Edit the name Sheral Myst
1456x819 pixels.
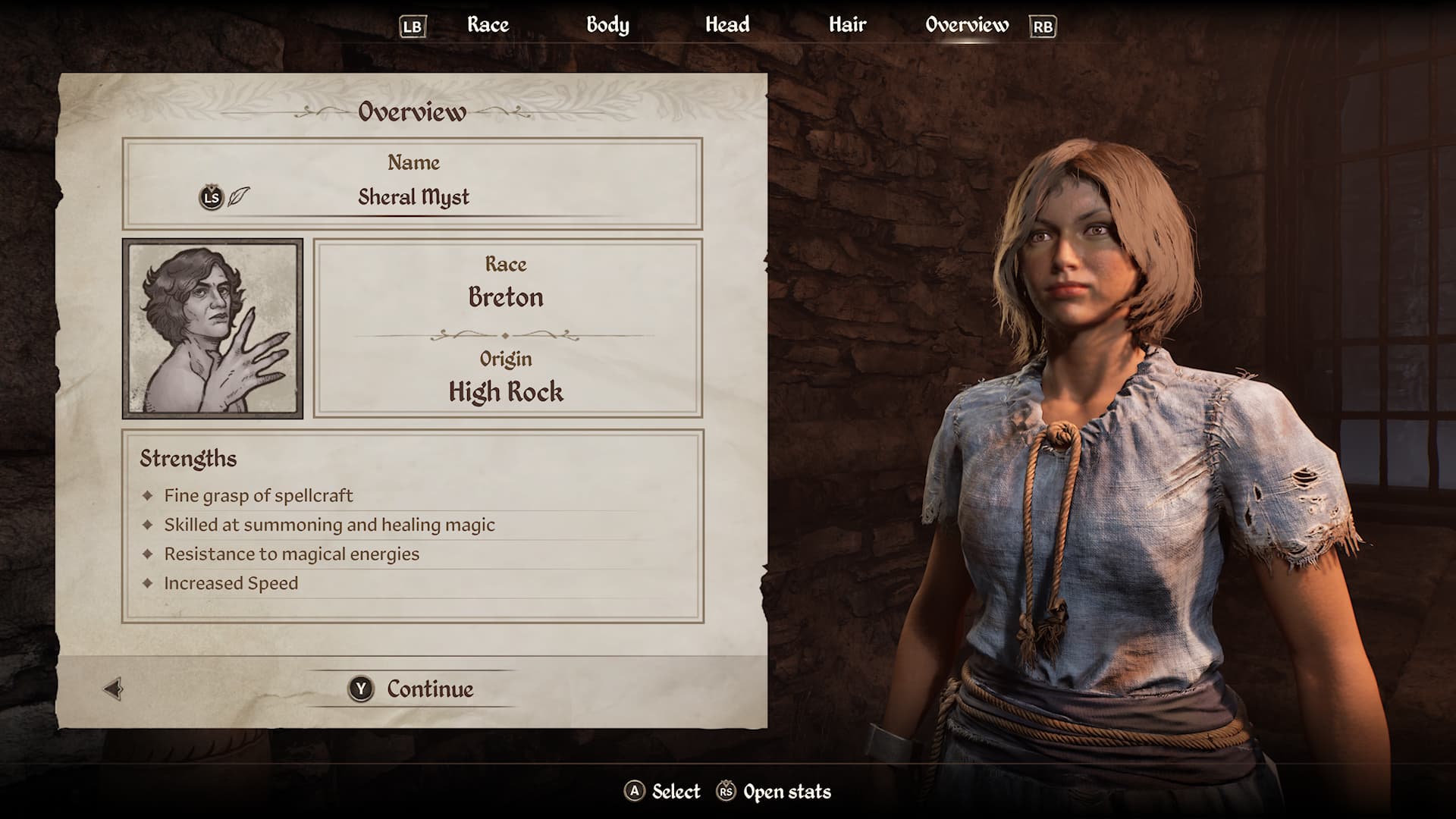point(413,197)
